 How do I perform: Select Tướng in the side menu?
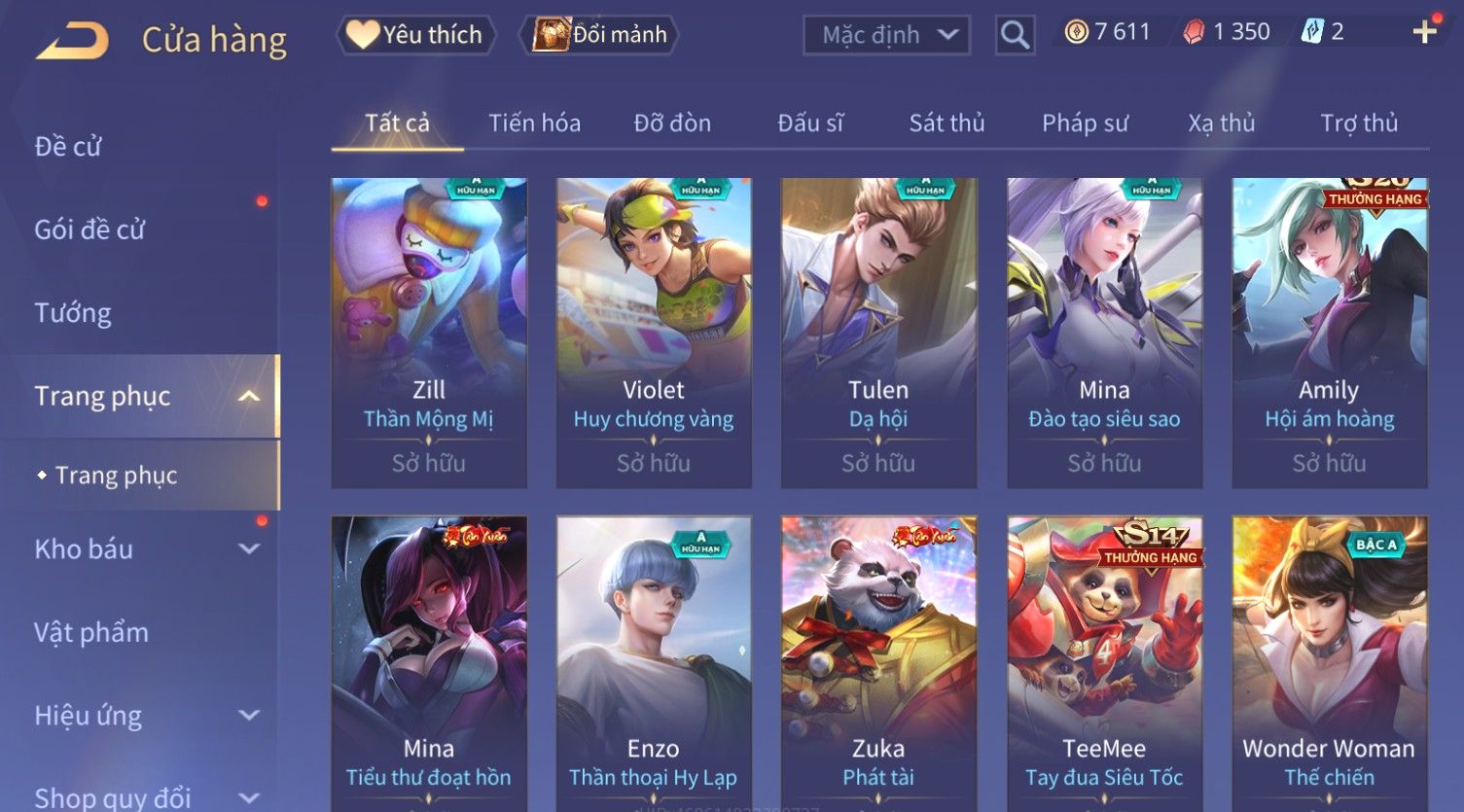click(73, 313)
